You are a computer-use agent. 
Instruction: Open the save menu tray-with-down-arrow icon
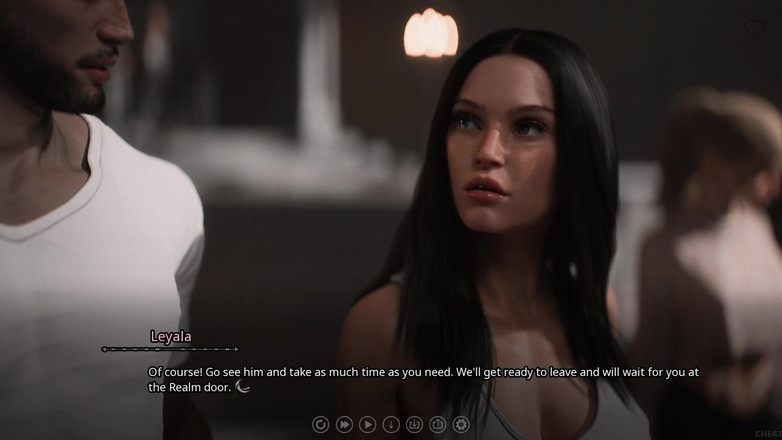coord(414,424)
